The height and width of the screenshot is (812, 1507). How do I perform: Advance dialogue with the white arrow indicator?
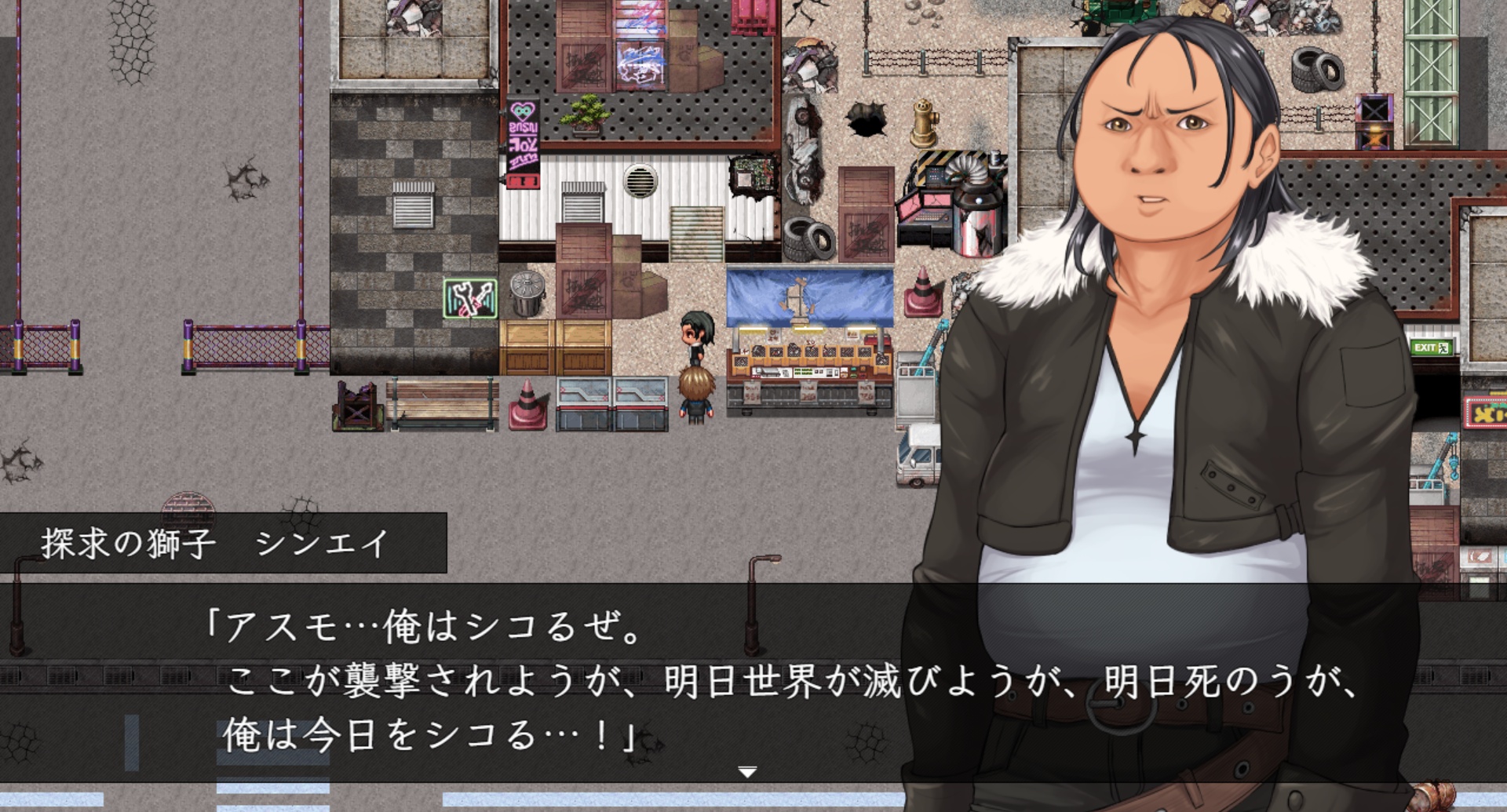point(747,773)
